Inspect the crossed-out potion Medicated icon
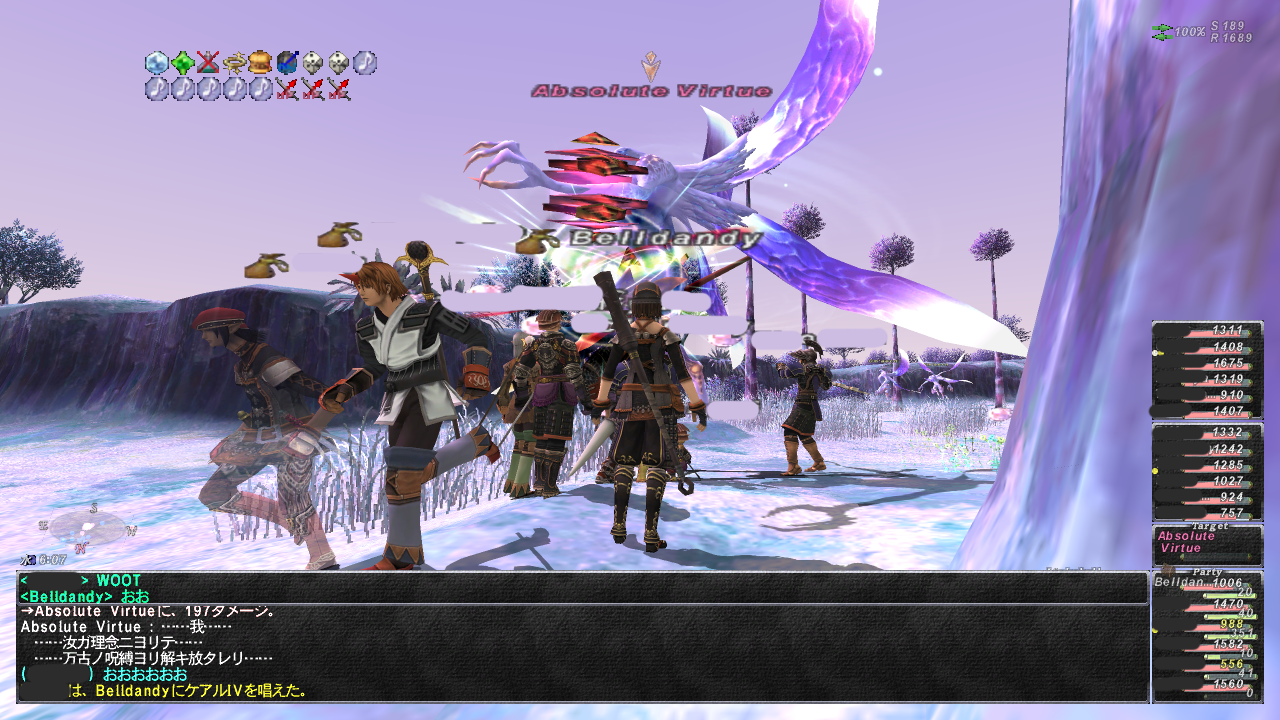This screenshot has height=720, width=1280. [x=208, y=63]
